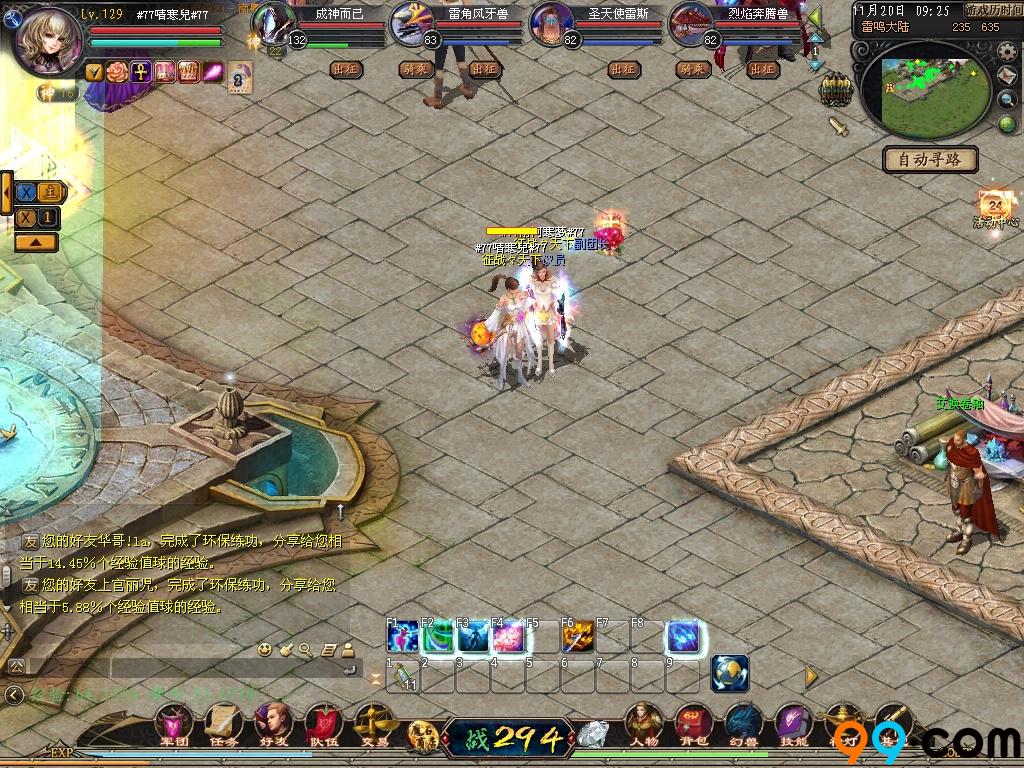Use the item in hotbar slot 1
Screen dimensions: 1024x768
(404, 676)
